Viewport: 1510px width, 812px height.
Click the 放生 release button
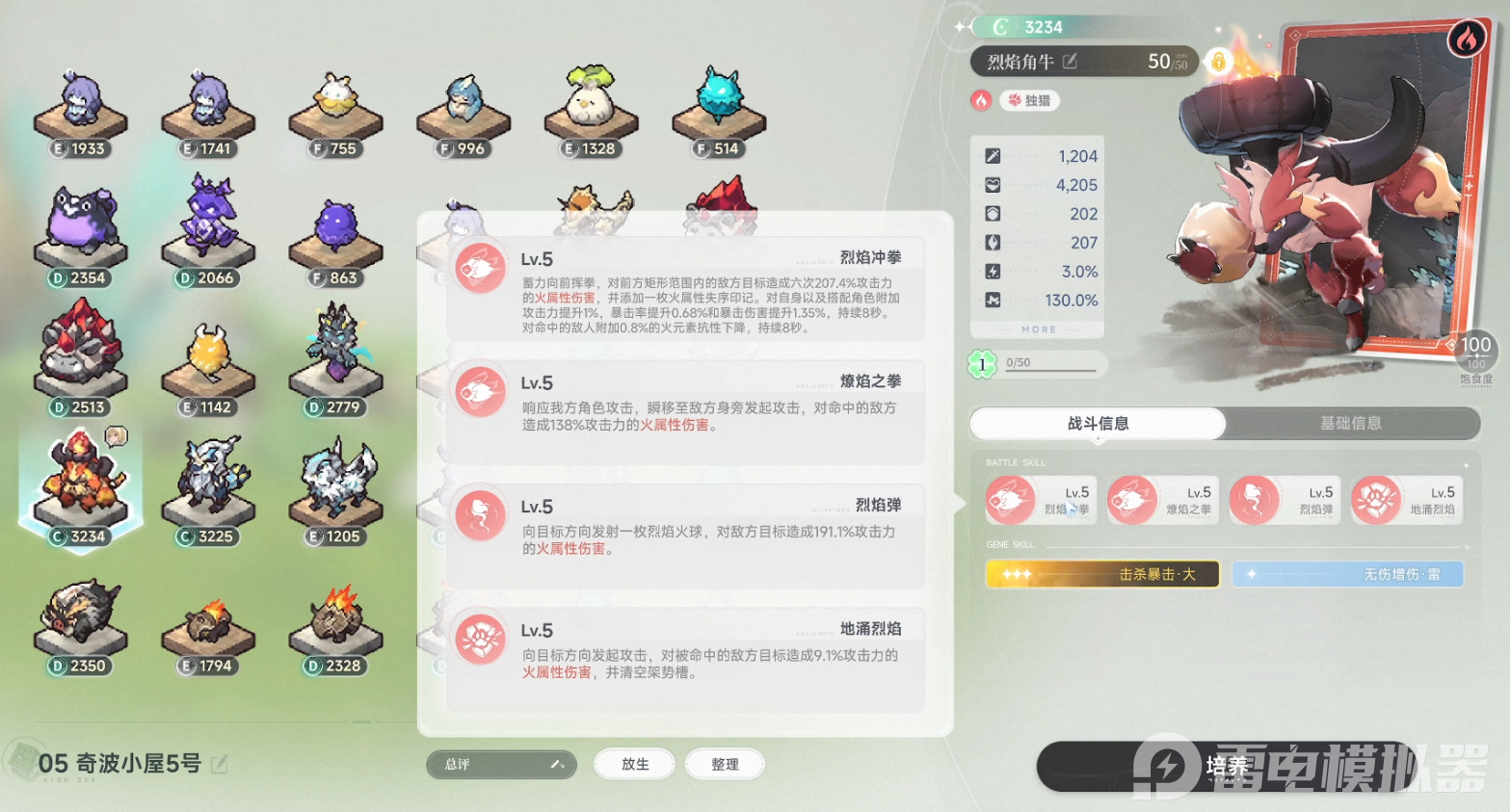pos(635,764)
